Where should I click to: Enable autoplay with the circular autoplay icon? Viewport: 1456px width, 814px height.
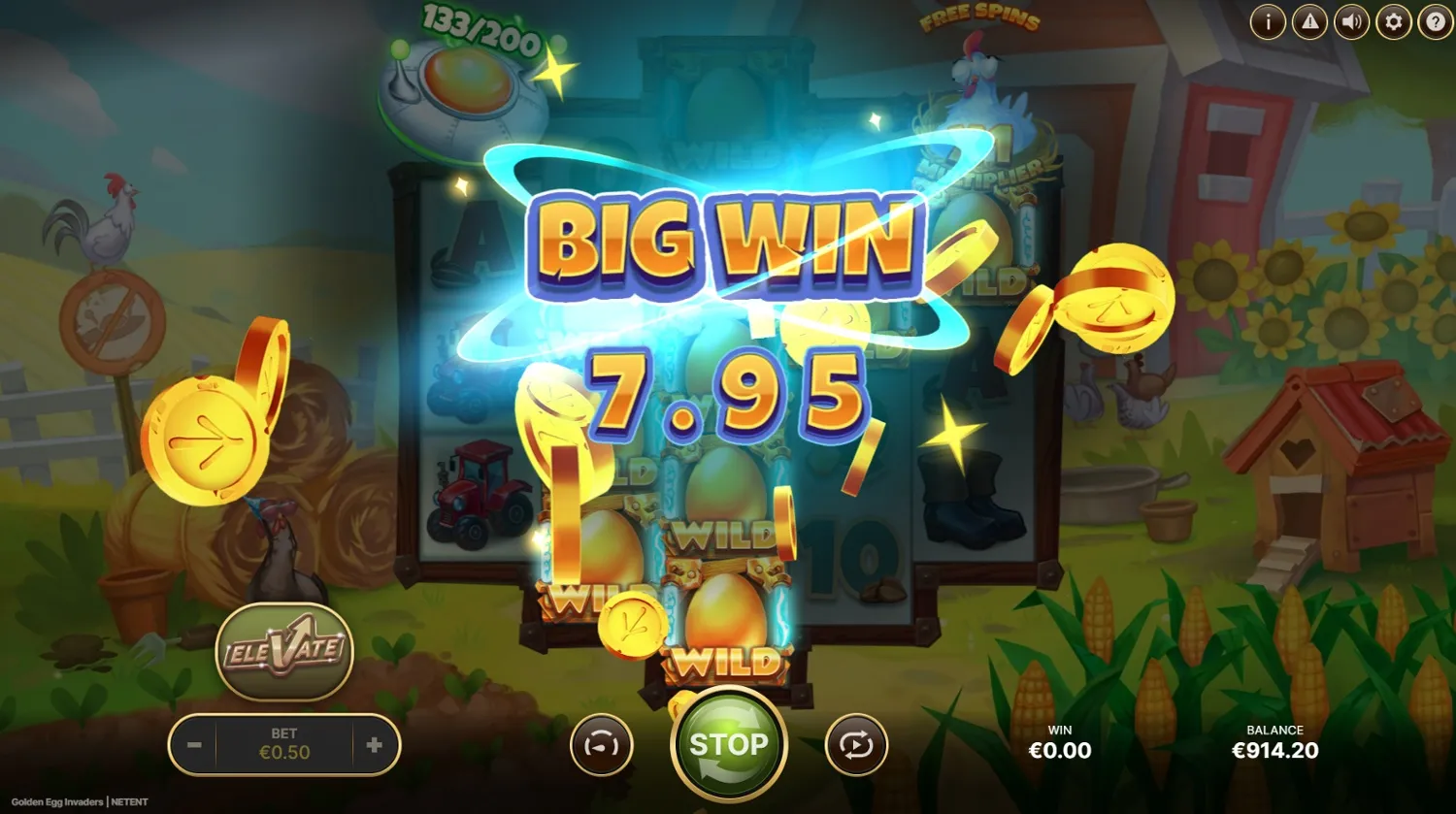[856, 744]
